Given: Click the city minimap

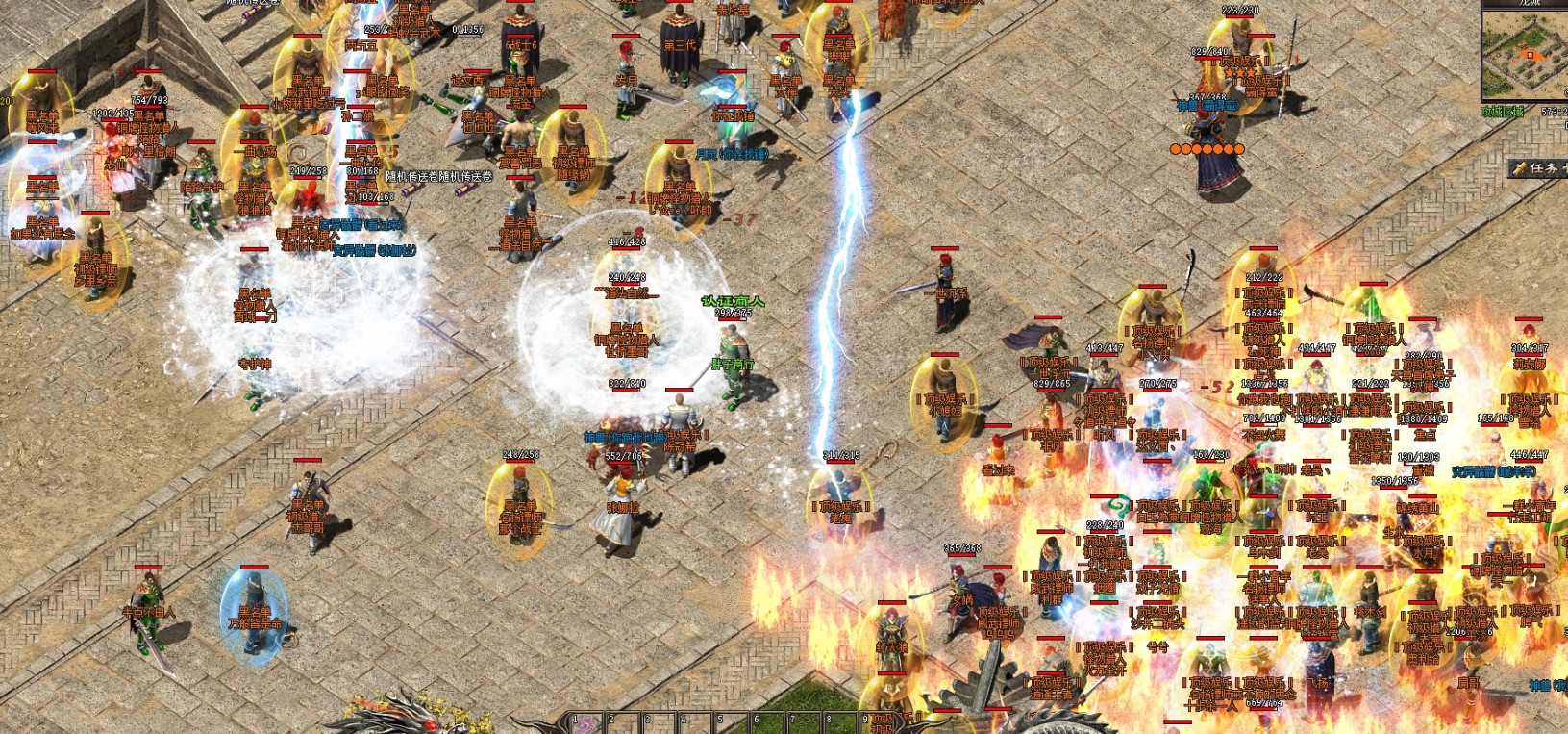Looking at the screenshot, I should click(x=1524, y=58).
